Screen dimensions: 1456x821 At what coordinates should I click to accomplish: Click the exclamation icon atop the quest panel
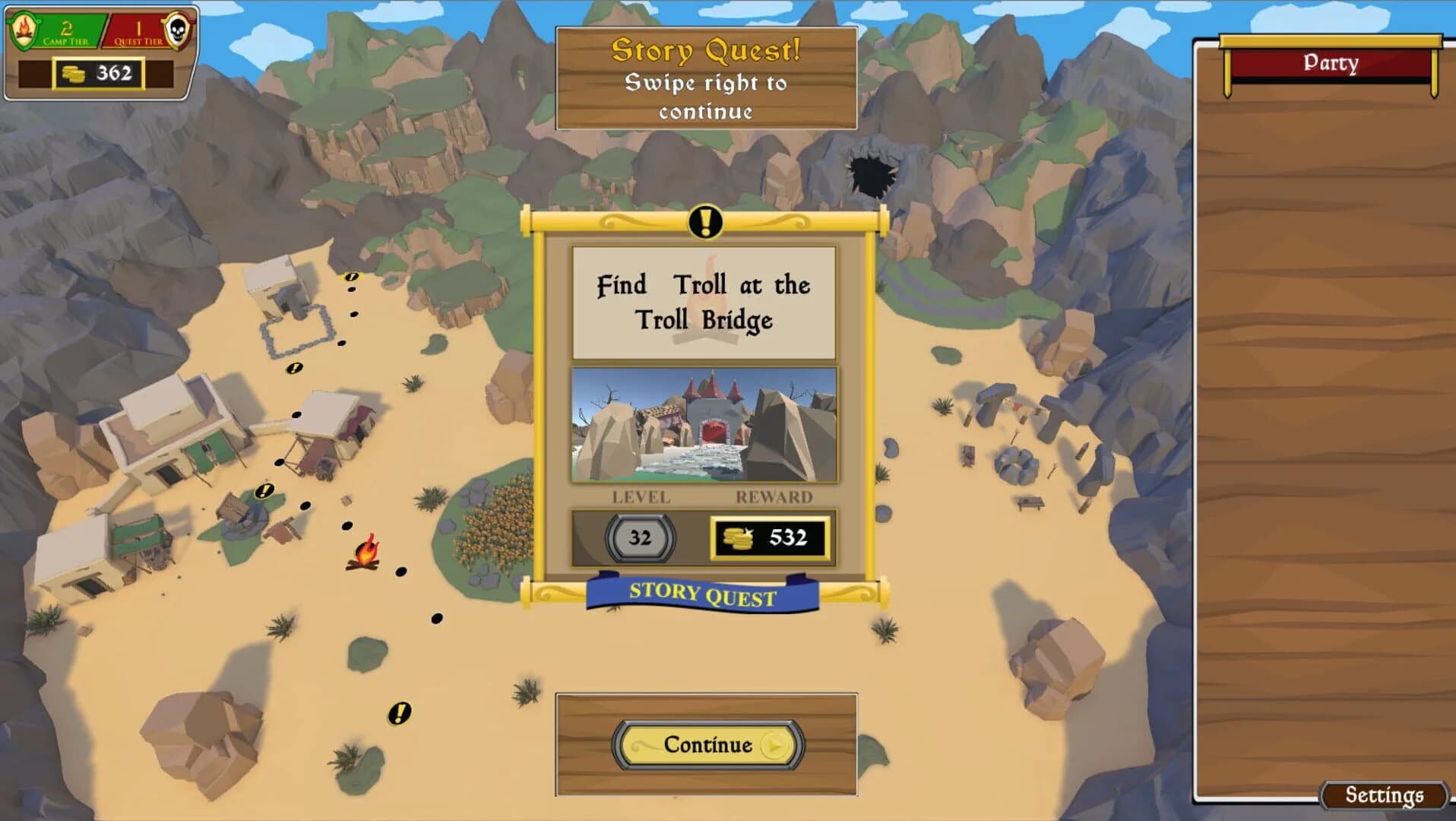click(705, 223)
